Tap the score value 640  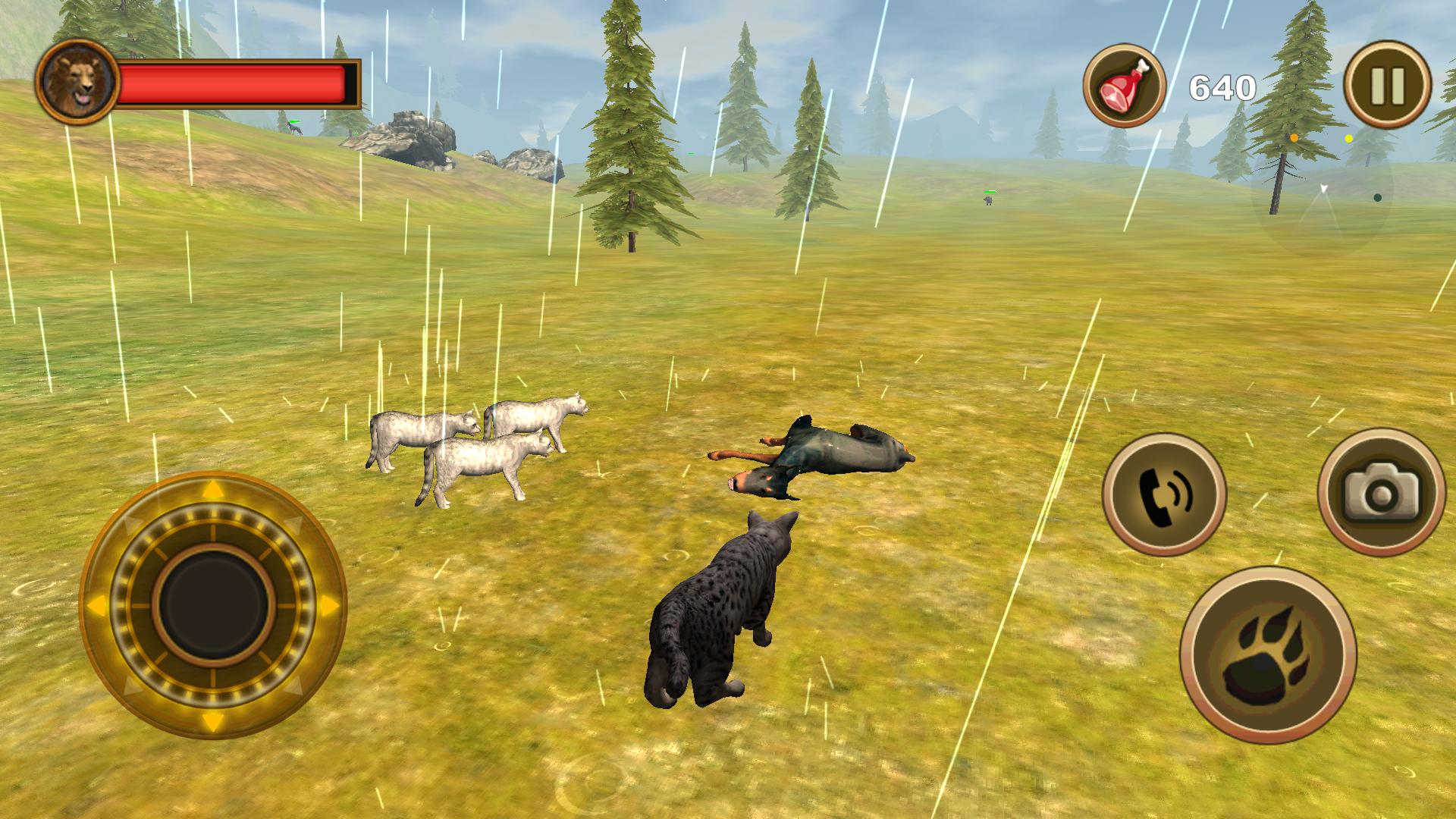(x=1221, y=86)
